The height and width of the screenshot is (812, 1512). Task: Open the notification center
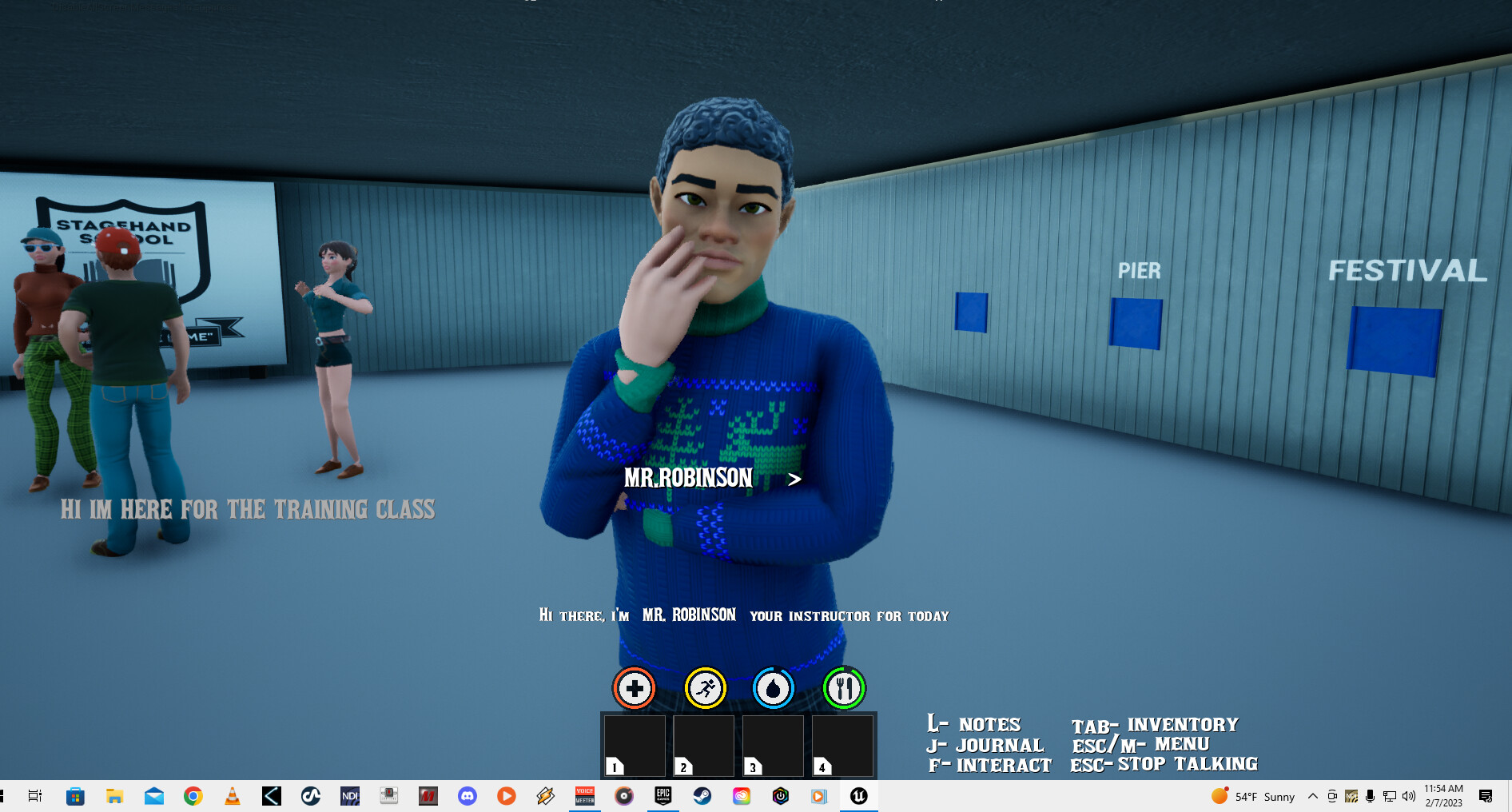(x=1487, y=796)
